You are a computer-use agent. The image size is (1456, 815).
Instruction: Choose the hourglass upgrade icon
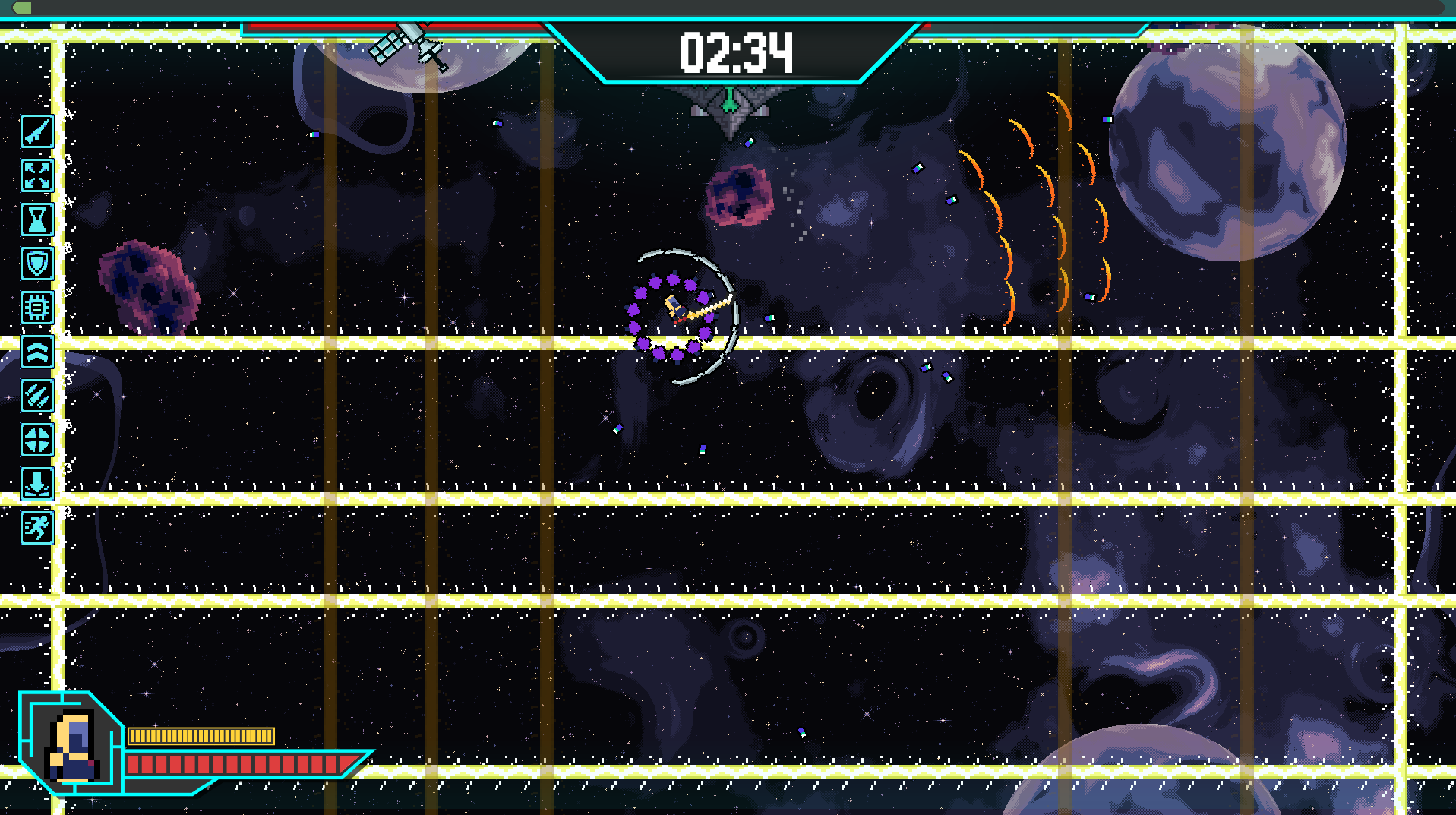(36, 220)
